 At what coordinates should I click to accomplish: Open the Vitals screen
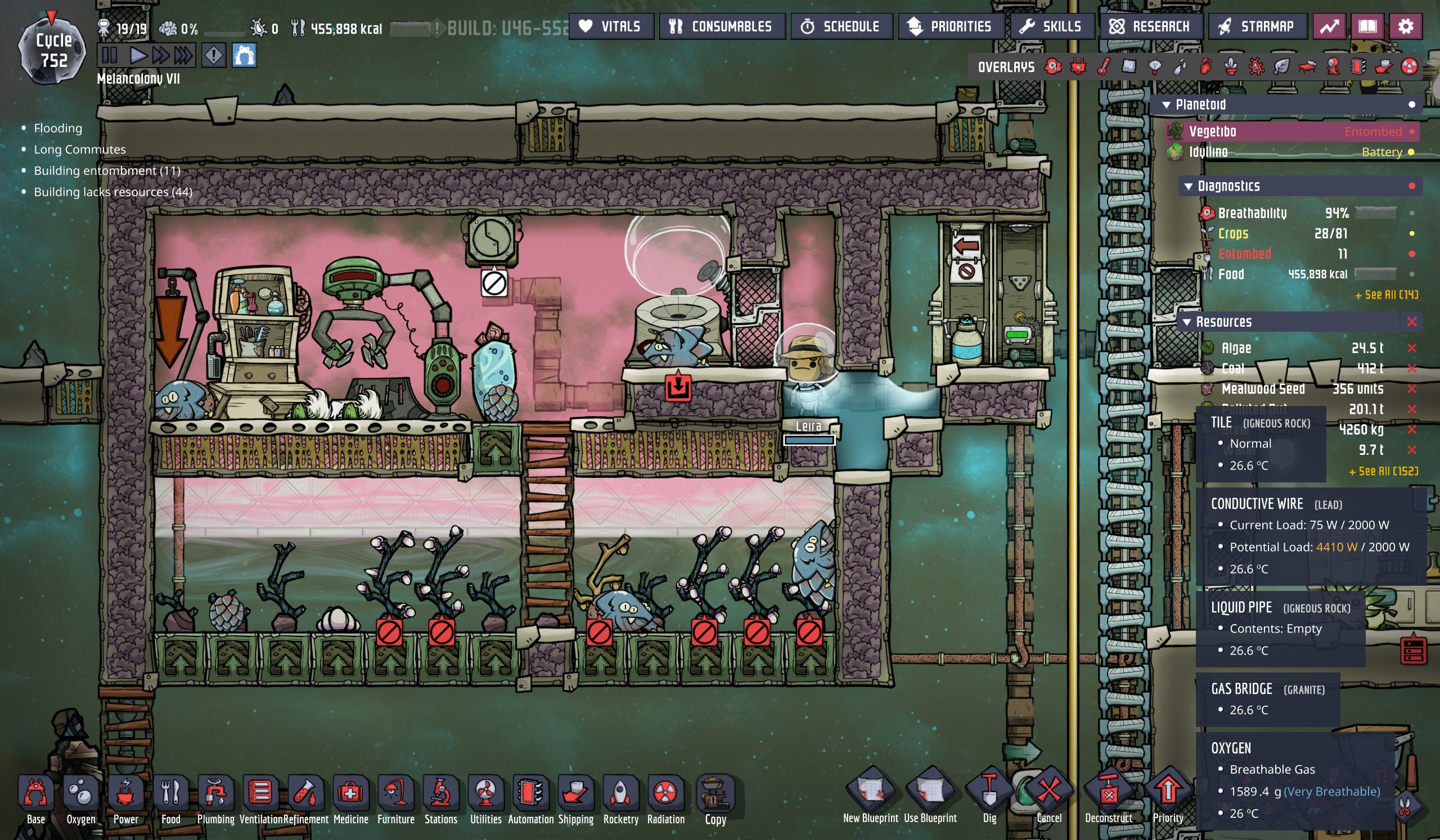(610, 26)
